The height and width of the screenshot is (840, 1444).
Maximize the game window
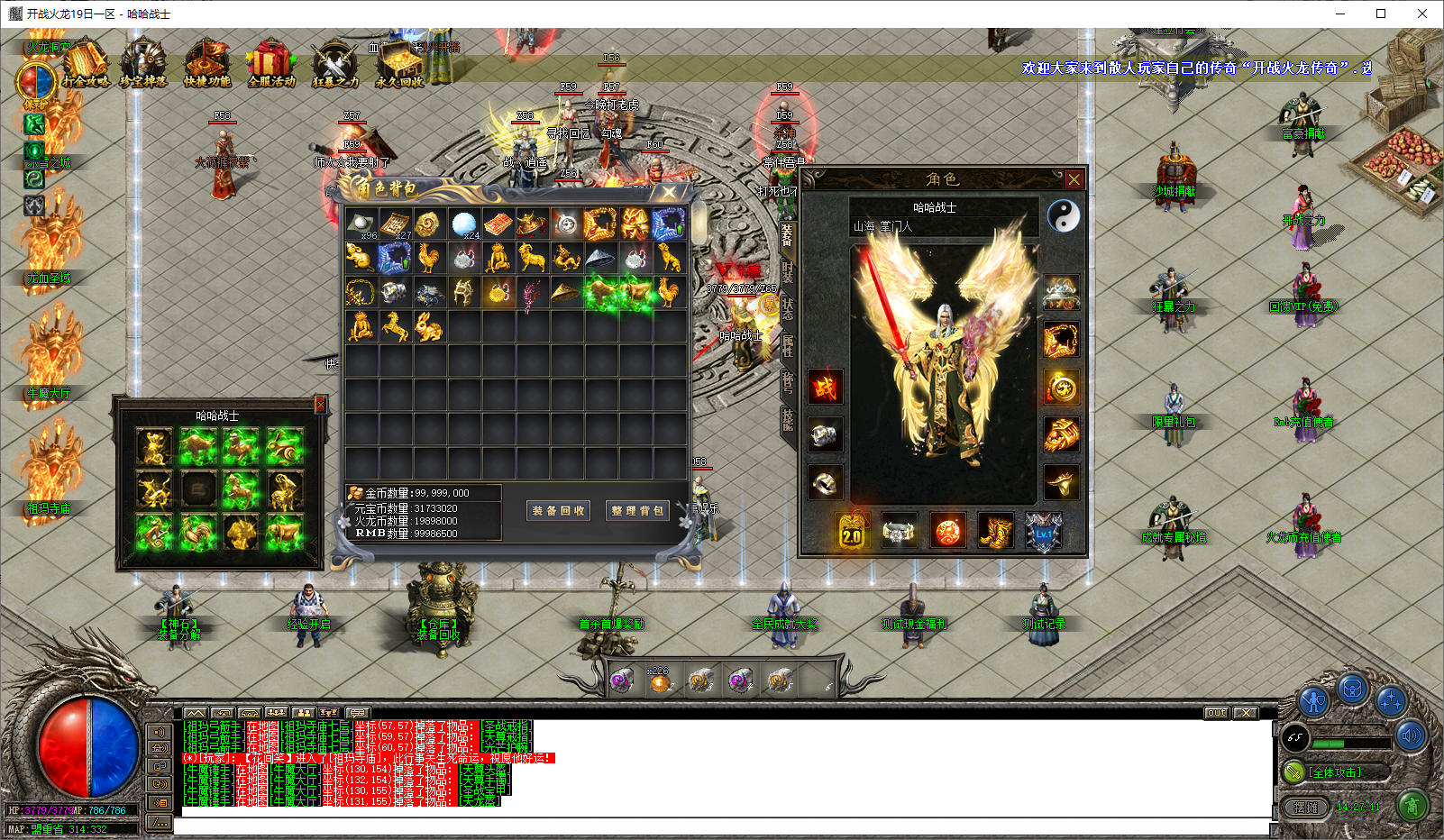pos(1380,14)
